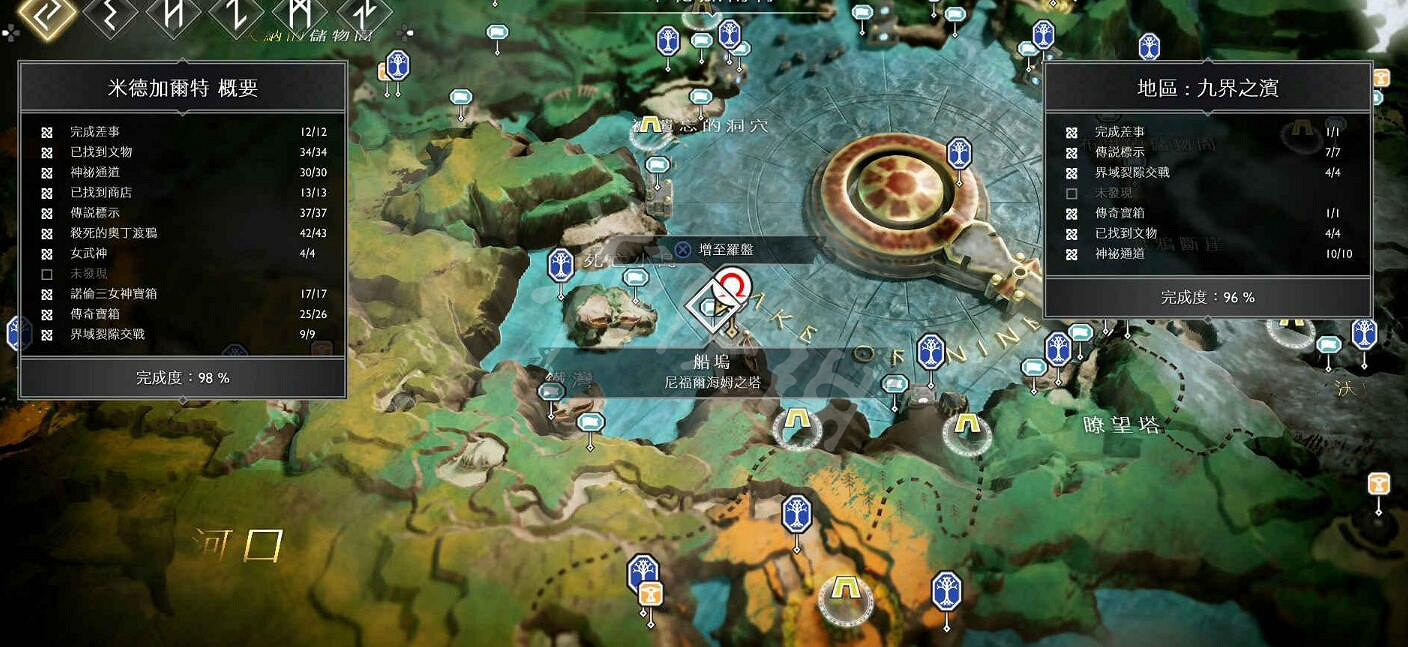Viewport: 1408px width, 647px height.
Task: Select the mystic gateway marker beside Tyr's temple
Action: [x=959, y=154]
